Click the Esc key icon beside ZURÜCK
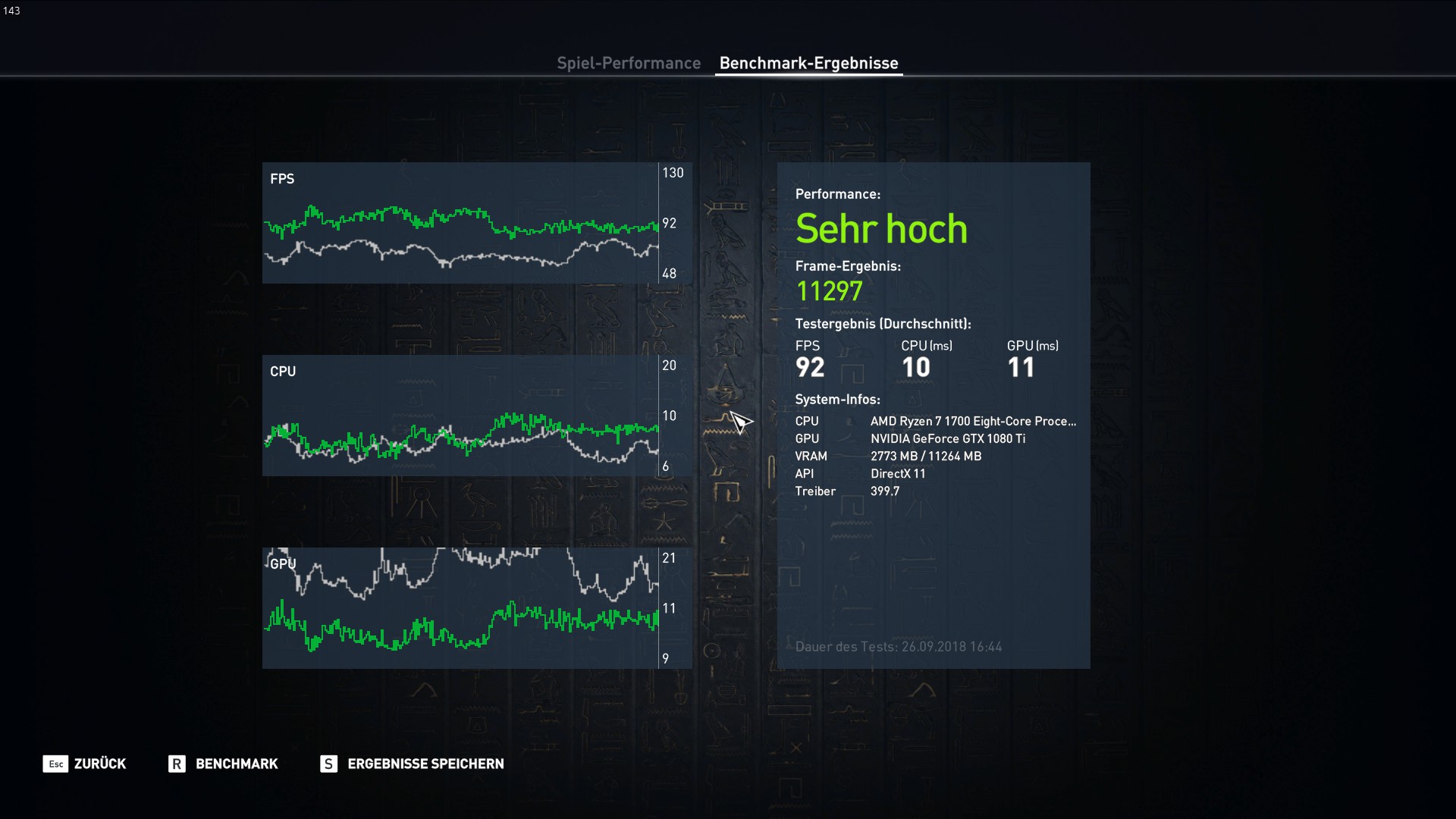Screen dimensions: 1456x819 click(x=55, y=764)
